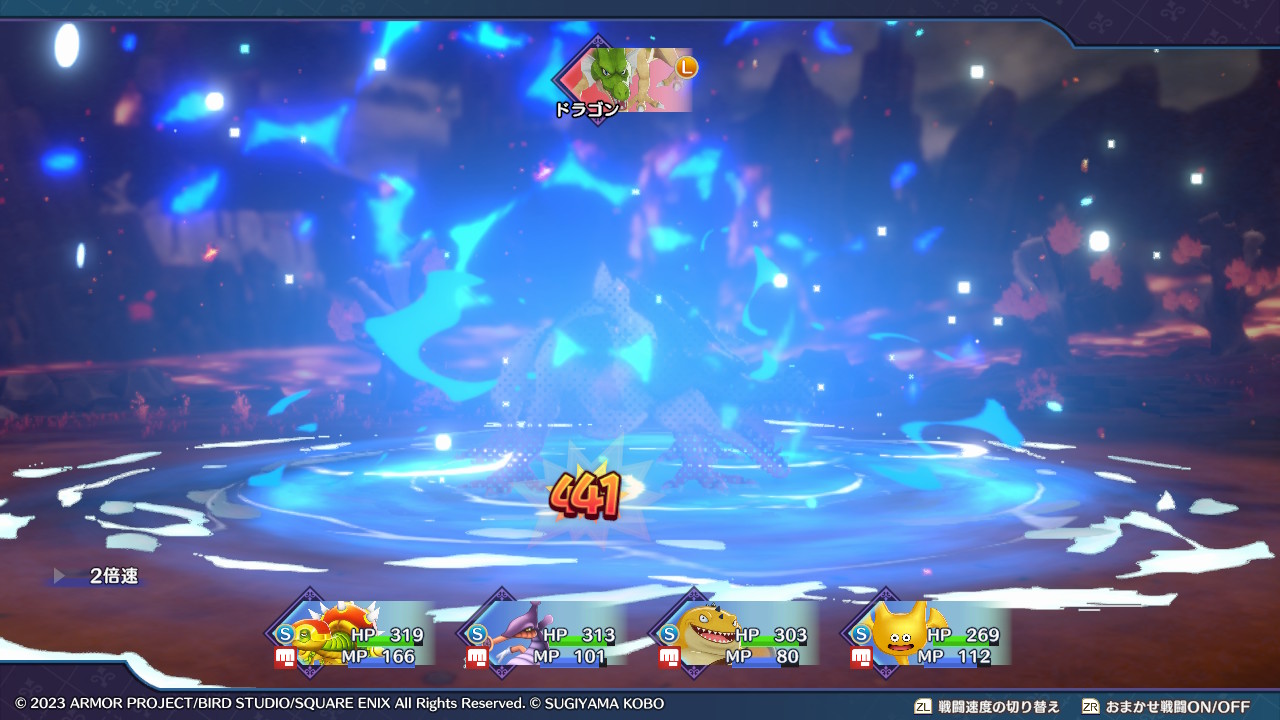
Task: Toggle the 2倍速 battle speed indicator
Action: 104,576
